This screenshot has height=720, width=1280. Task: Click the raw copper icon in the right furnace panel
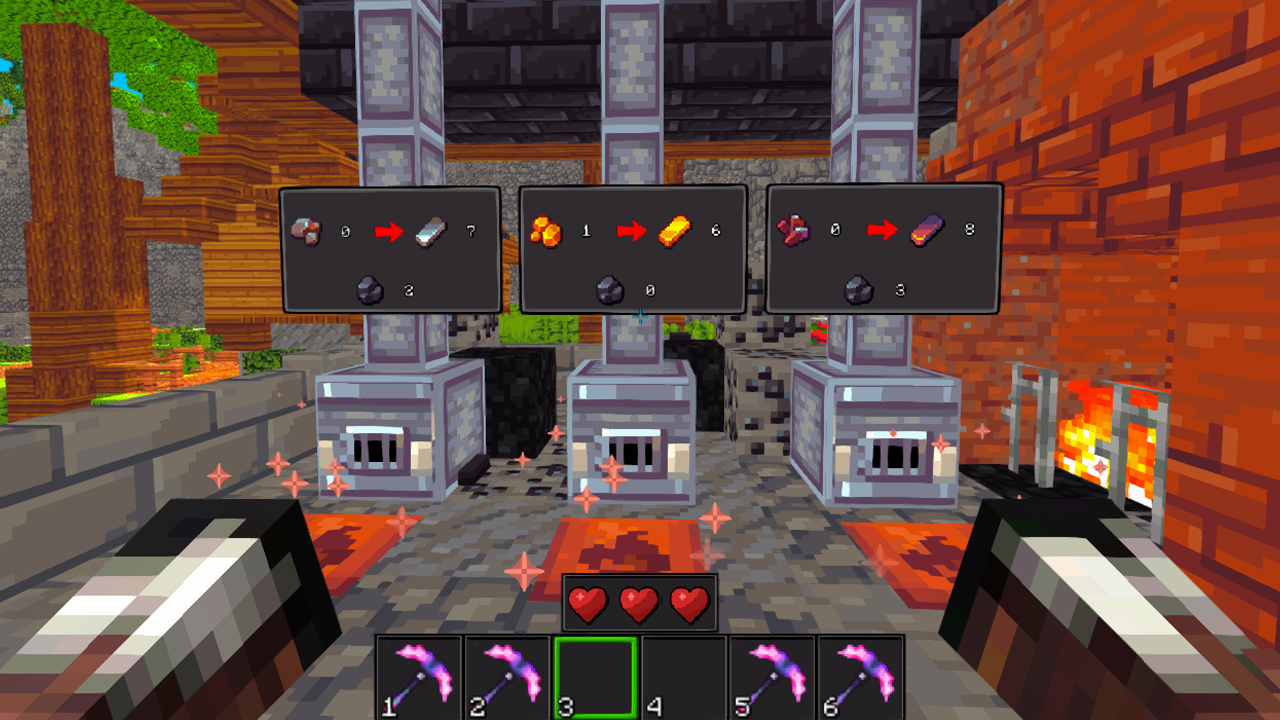click(793, 228)
